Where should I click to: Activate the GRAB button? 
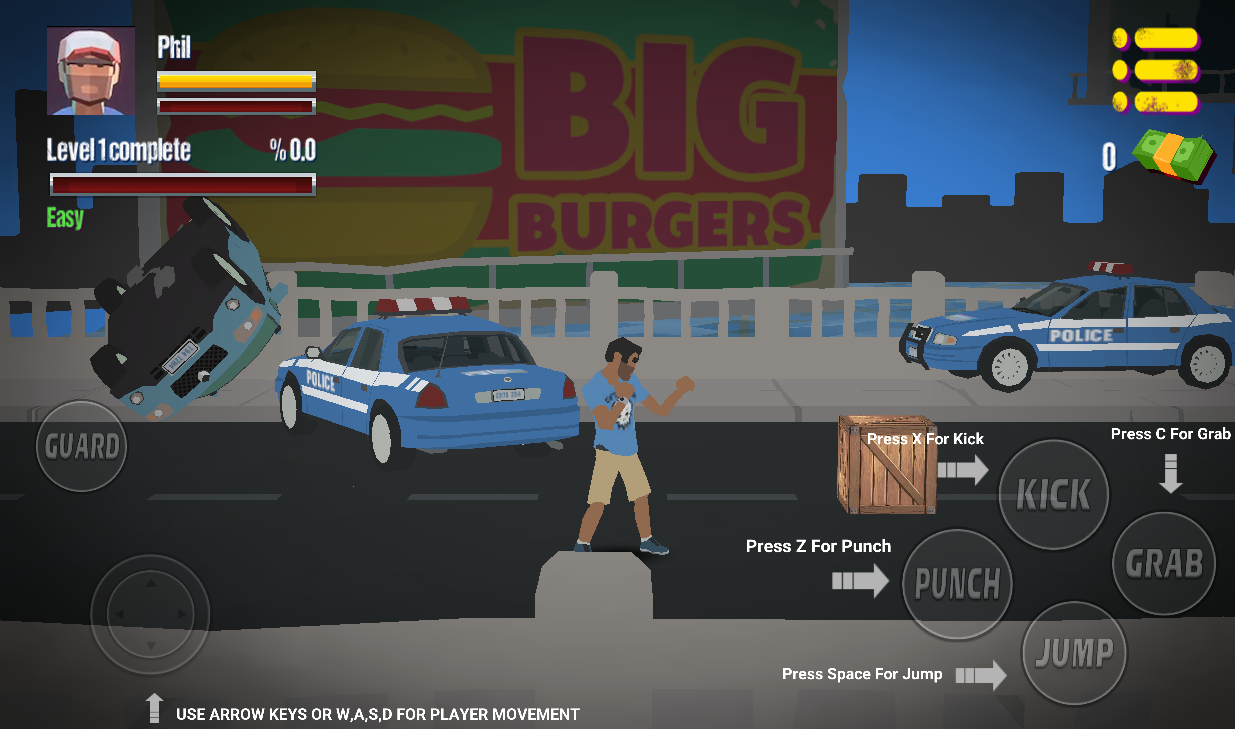tap(1164, 563)
